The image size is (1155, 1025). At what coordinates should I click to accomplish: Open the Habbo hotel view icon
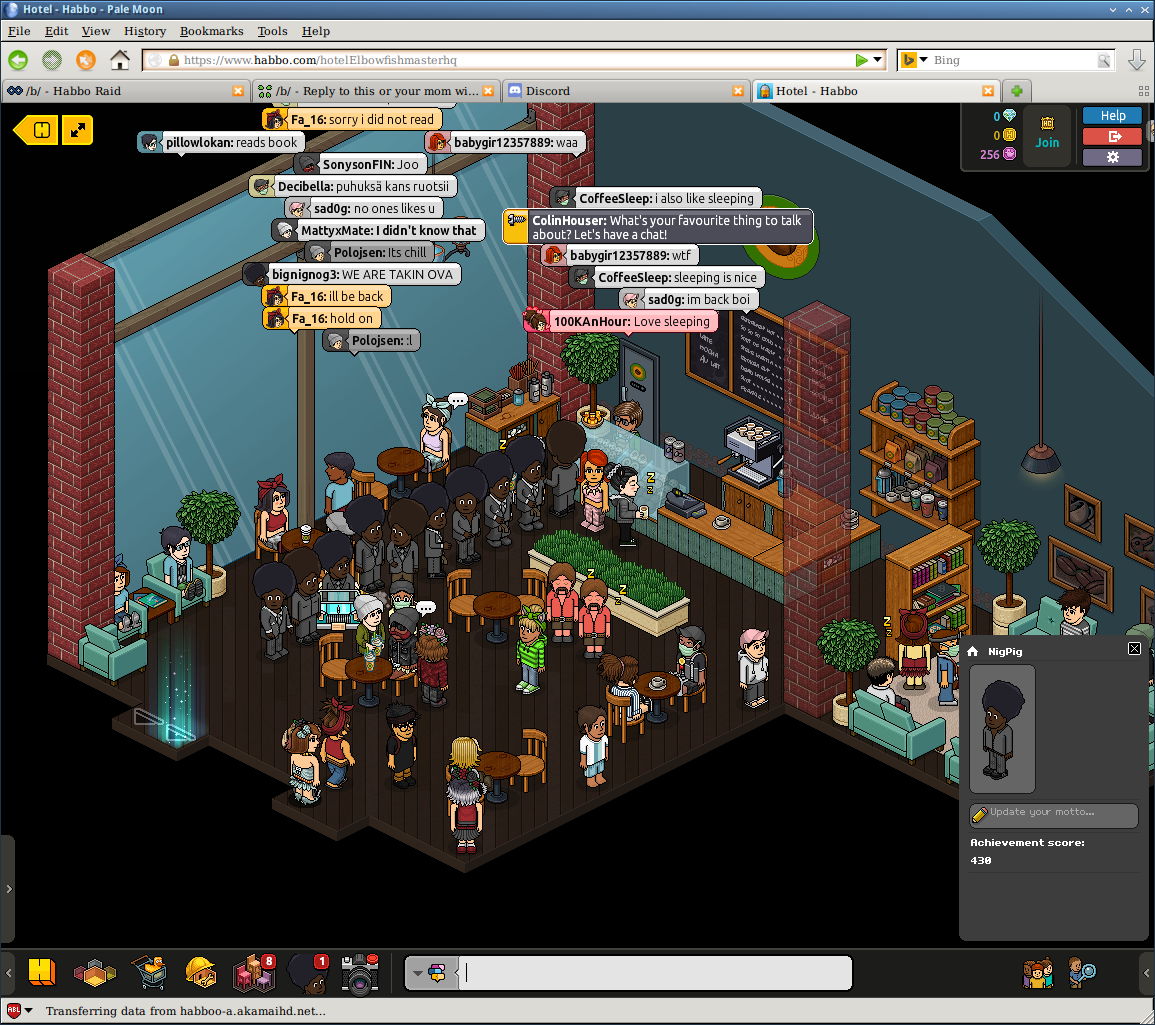[41, 972]
